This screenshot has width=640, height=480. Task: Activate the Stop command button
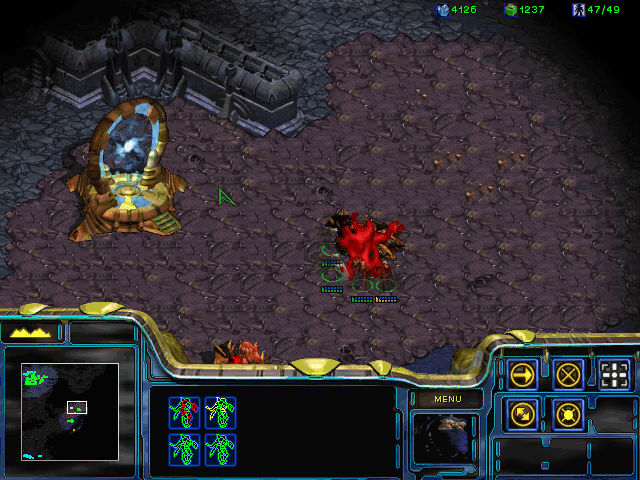pos(568,375)
